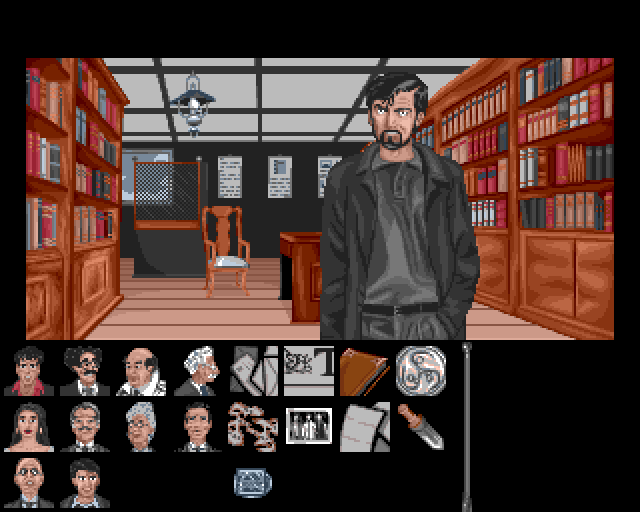
Task: Choose the round silver medallion
Action: pyautogui.click(x=420, y=369)
